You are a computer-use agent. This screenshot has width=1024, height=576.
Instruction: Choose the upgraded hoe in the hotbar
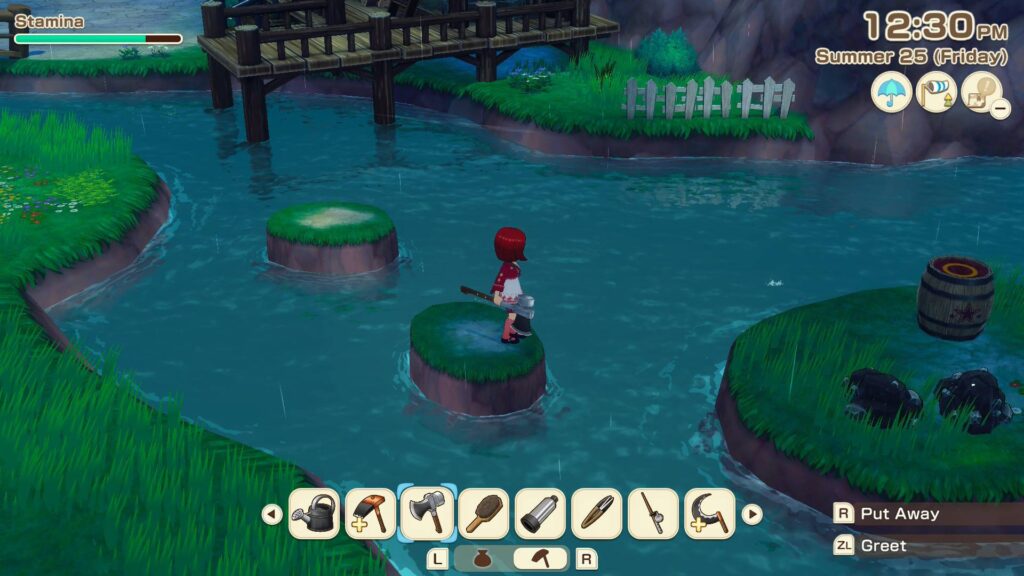[370, 514]
